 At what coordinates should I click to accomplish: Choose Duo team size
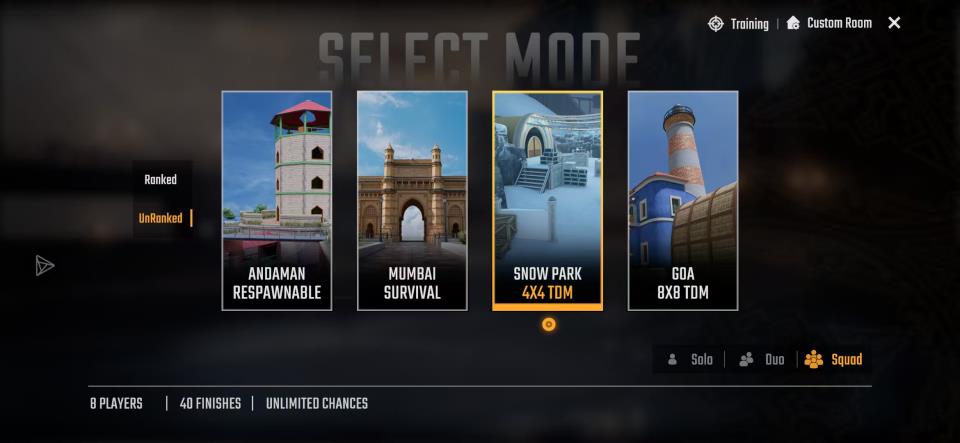coord(762,360)
